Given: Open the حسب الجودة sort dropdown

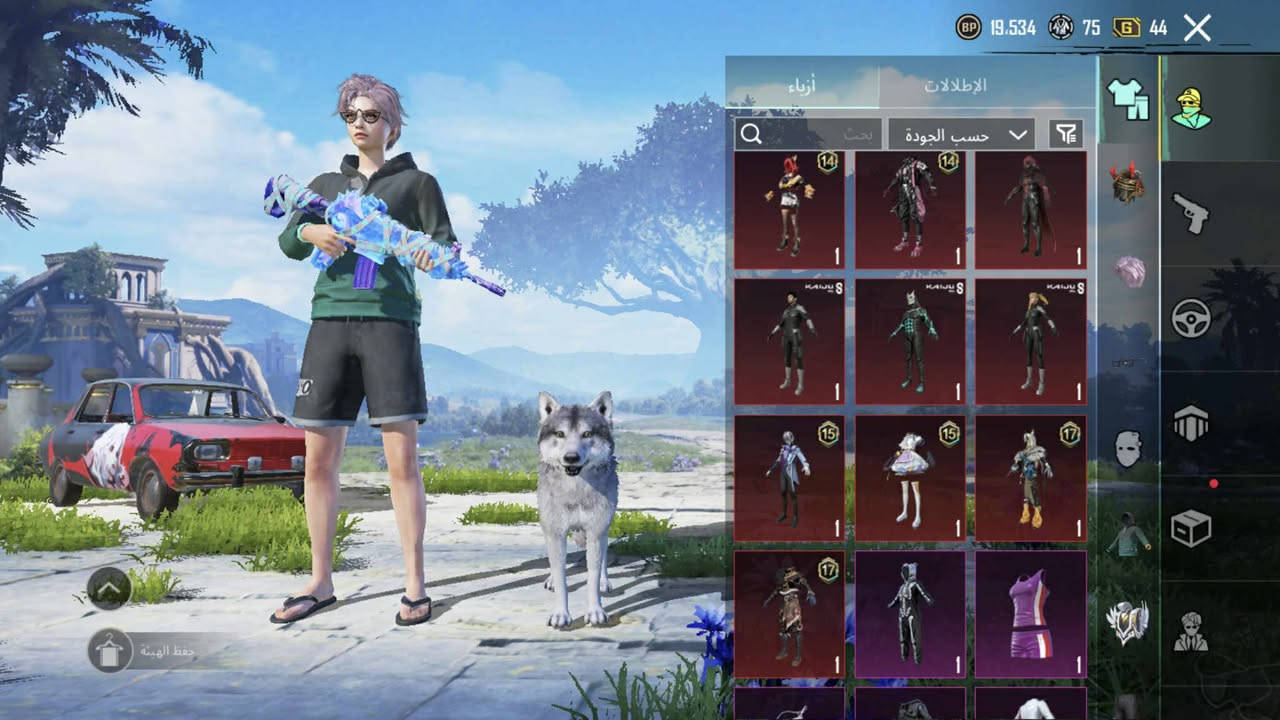Looking at the screenshot, I should (x=961, y=134).
